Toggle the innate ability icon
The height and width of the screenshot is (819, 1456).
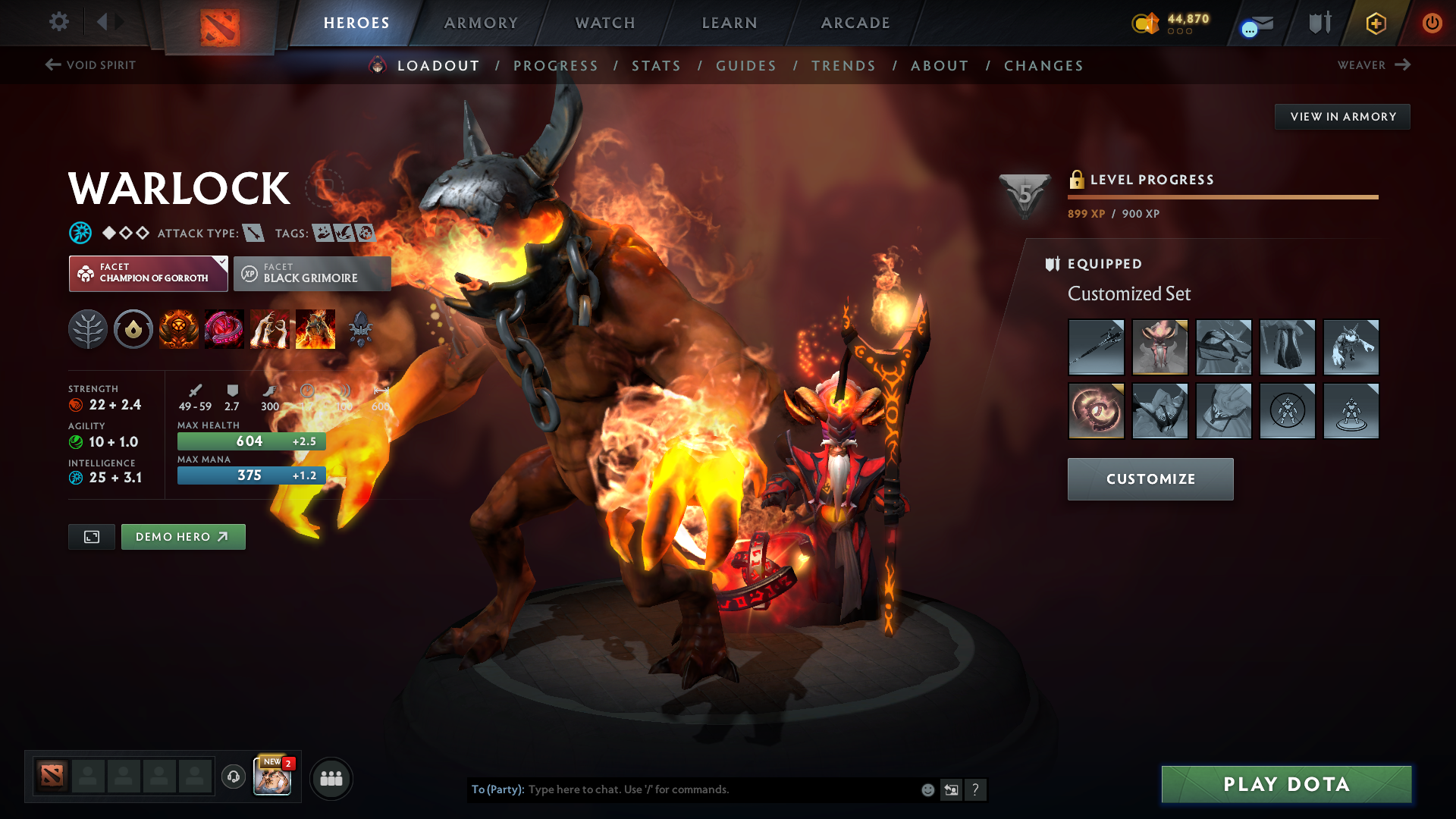click(x=133, y=328)
